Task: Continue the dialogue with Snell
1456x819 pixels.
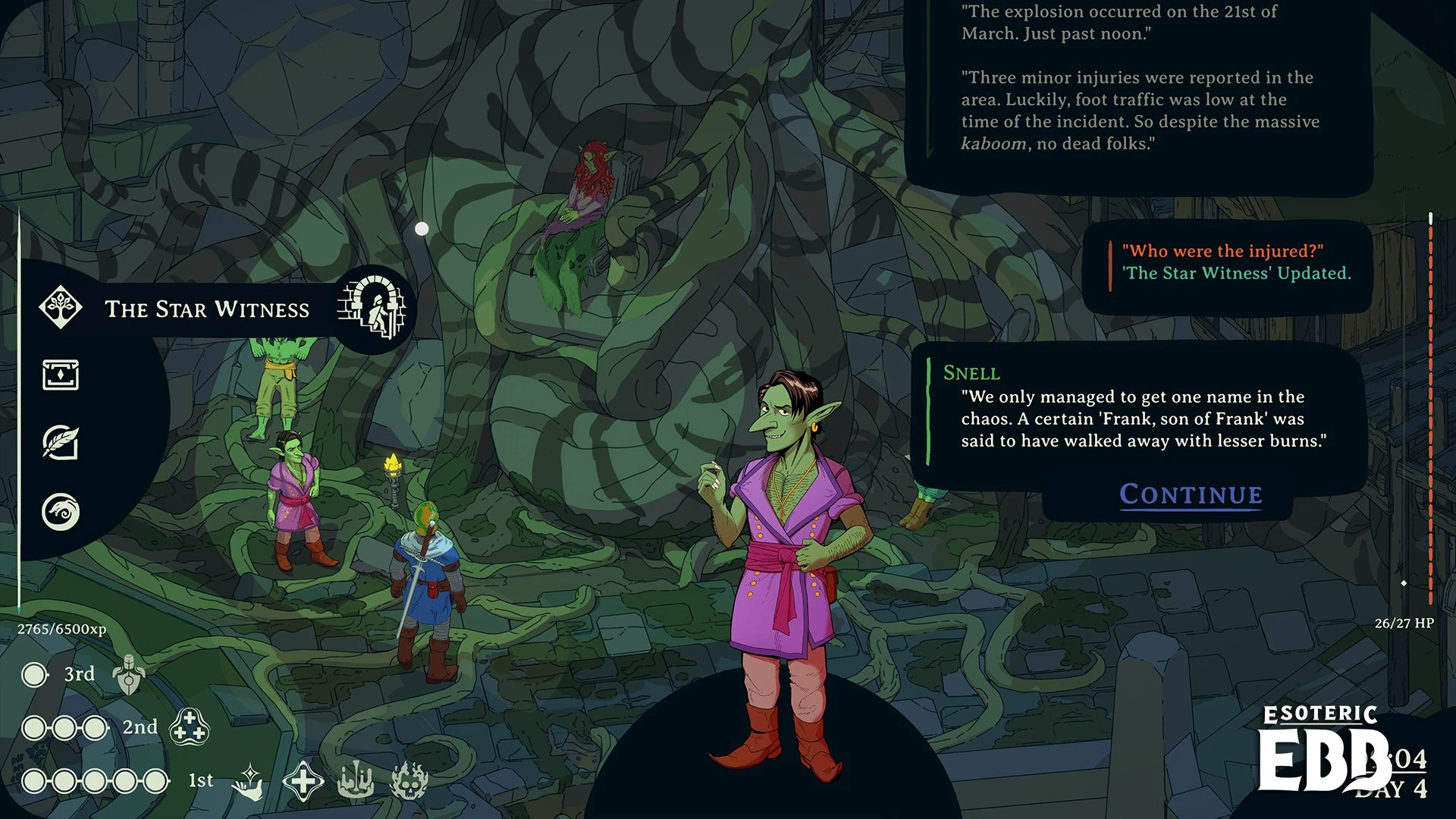Action: [1191, 494]
